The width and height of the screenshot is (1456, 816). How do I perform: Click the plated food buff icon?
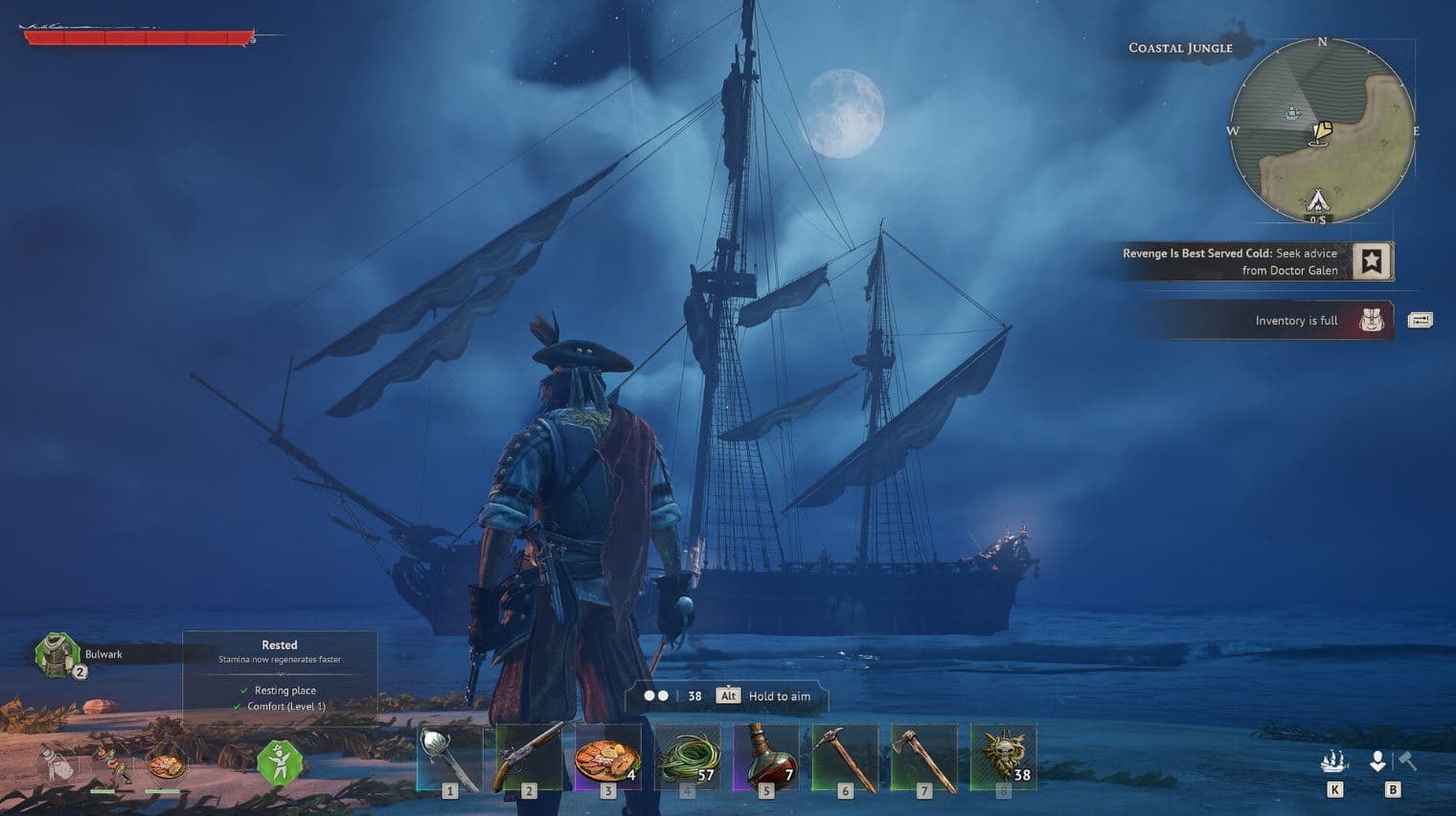[x=166, y=765]
